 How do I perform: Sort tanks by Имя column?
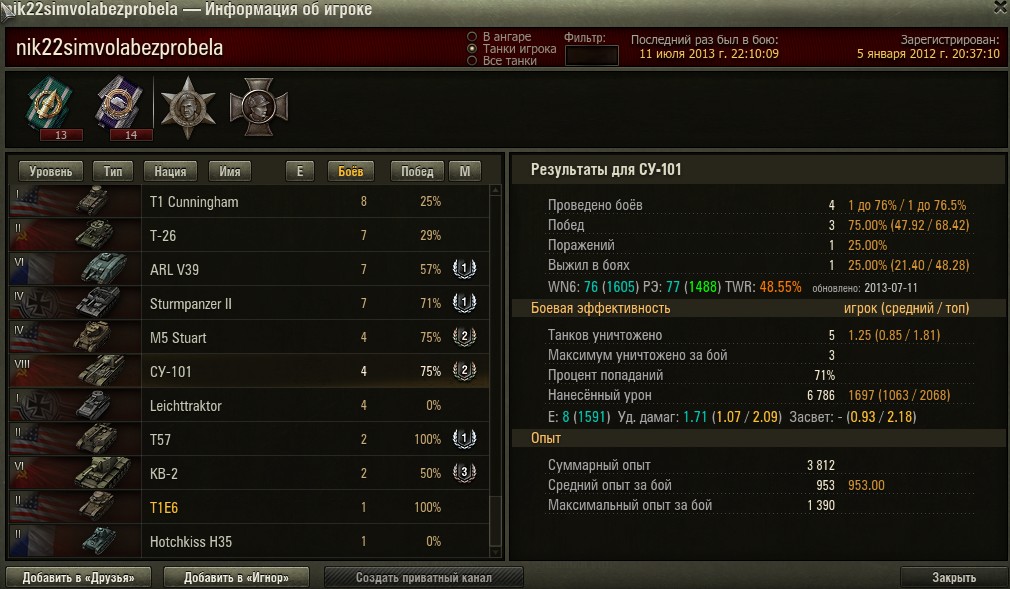[229, 171]
